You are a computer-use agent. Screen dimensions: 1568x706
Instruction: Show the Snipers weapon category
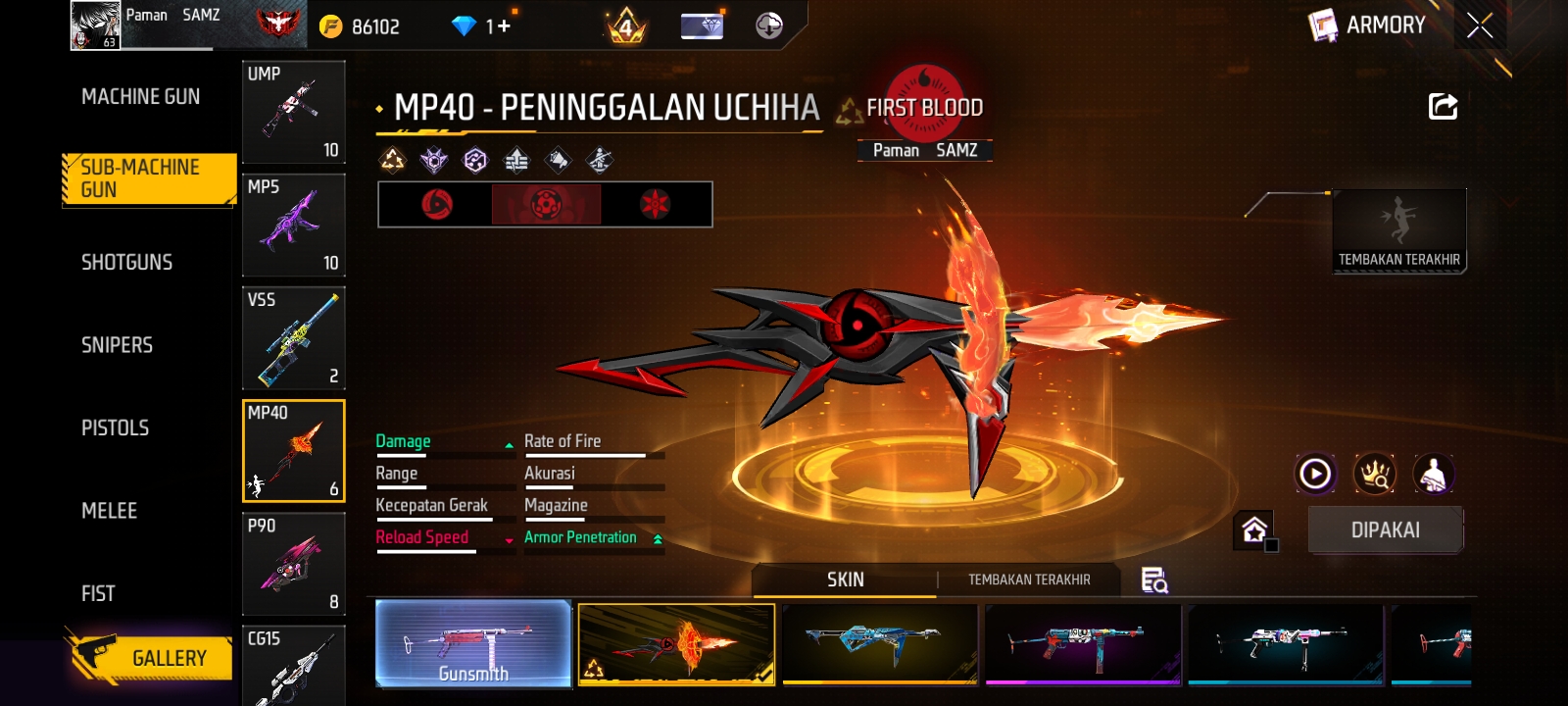click(118, 345)
